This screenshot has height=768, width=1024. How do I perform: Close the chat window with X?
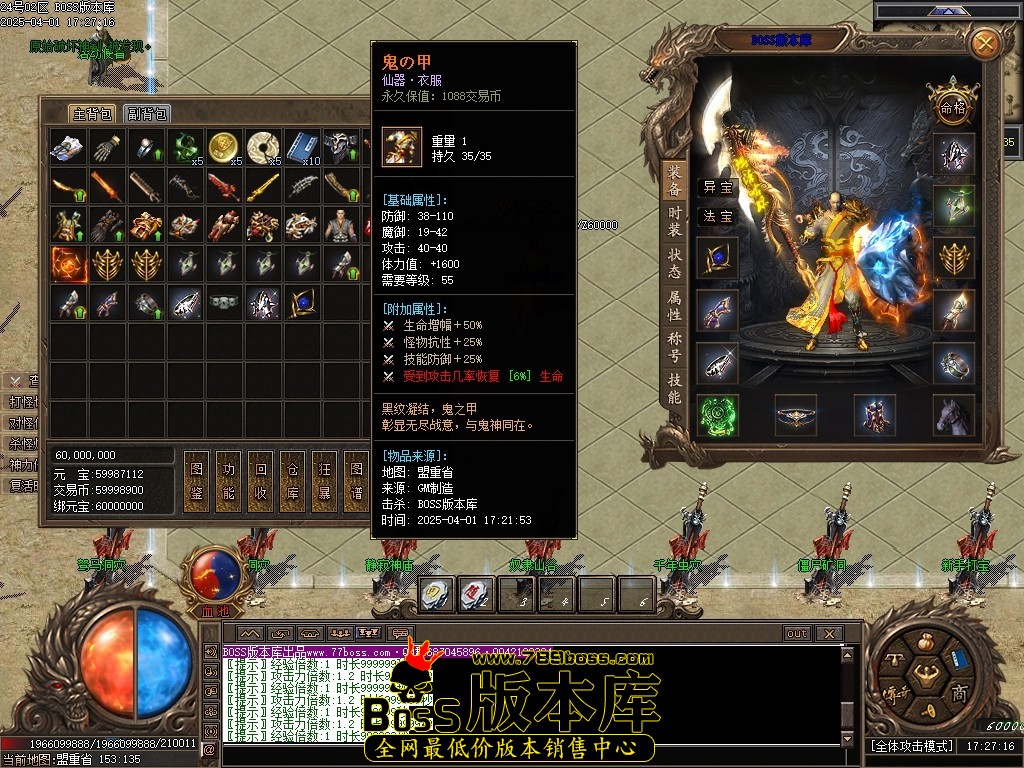pos(828,634)
